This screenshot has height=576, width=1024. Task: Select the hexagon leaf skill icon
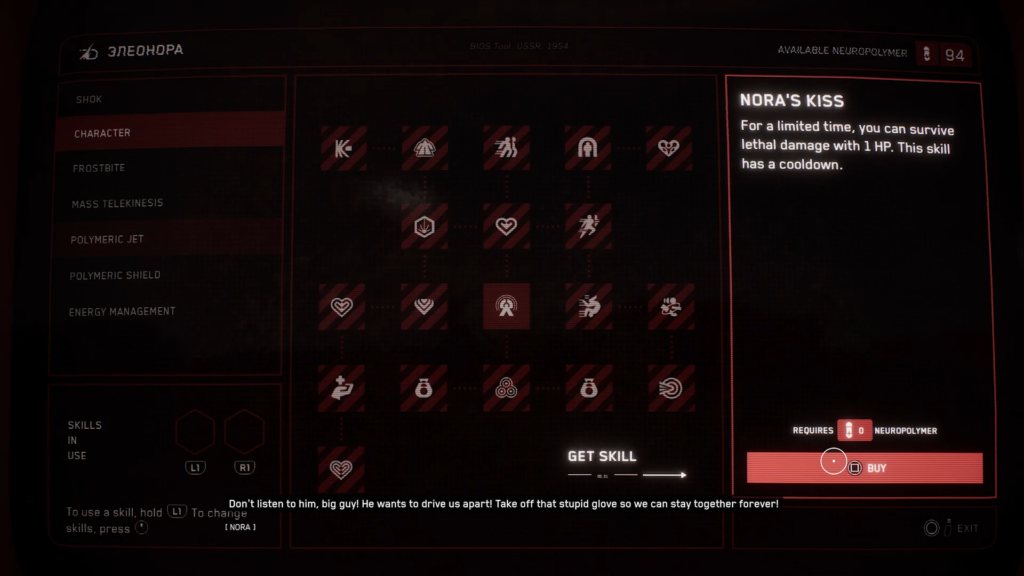(x=424, y=226)
